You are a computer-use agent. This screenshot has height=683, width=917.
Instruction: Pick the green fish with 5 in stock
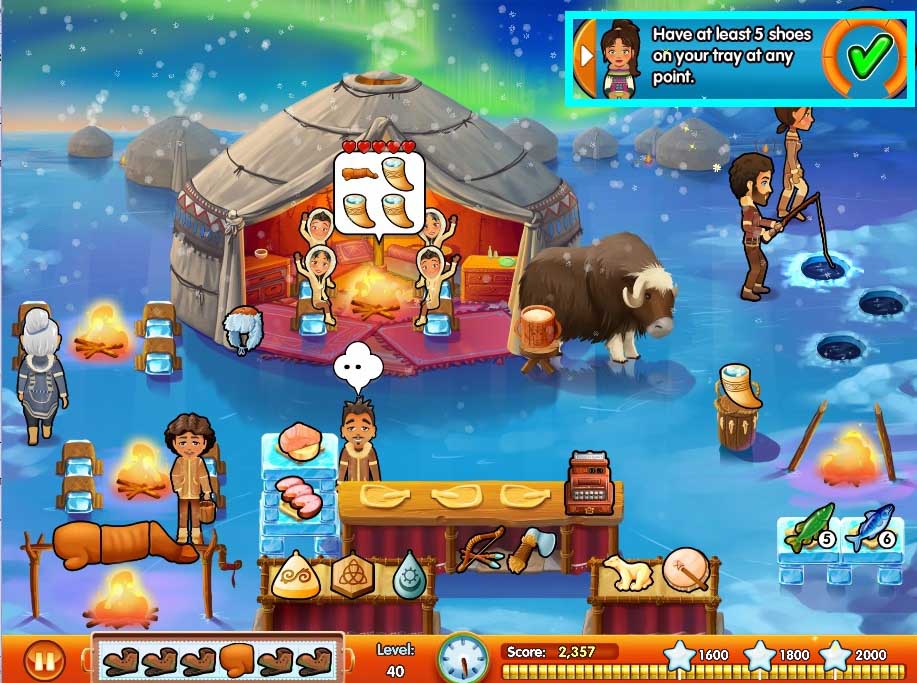(809, 528)
